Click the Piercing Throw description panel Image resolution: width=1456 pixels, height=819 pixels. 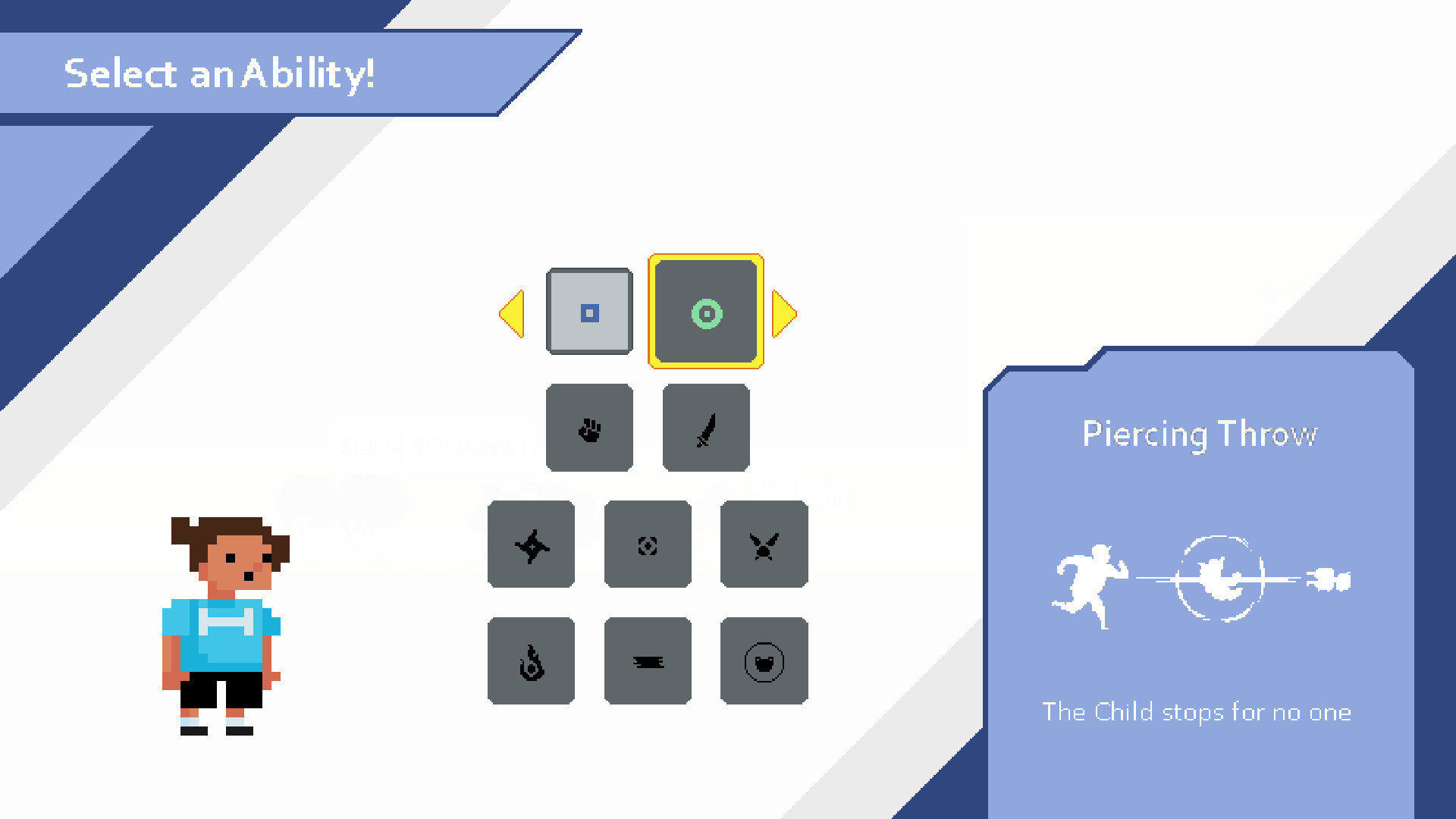pyautogui.click(x=1198, y=713)
